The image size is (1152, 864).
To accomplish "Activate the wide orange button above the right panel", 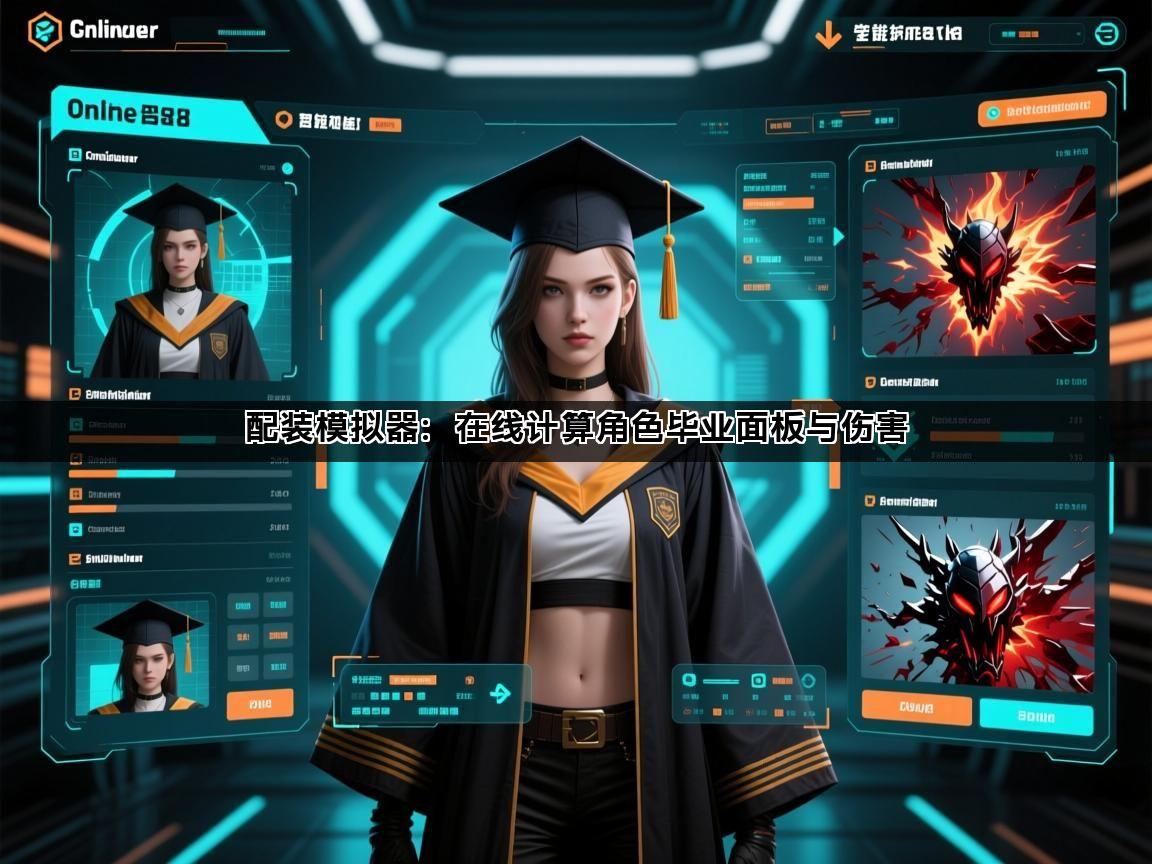I will pyautogui.click(x=1042, y=109).
